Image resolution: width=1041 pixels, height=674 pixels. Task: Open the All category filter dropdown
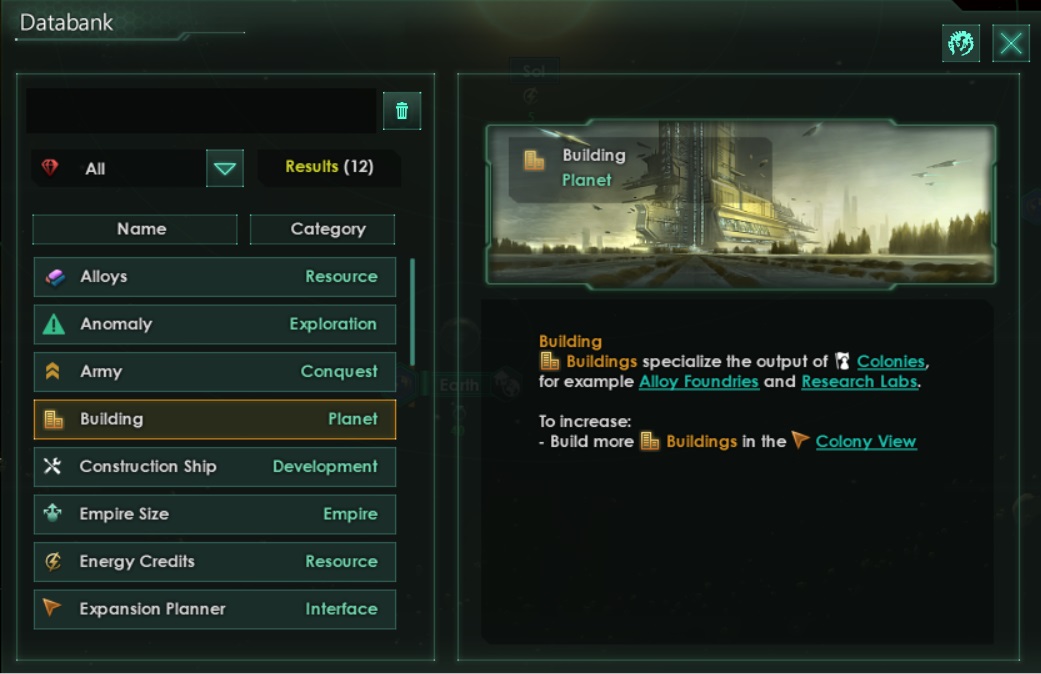(x=225, y=169)
